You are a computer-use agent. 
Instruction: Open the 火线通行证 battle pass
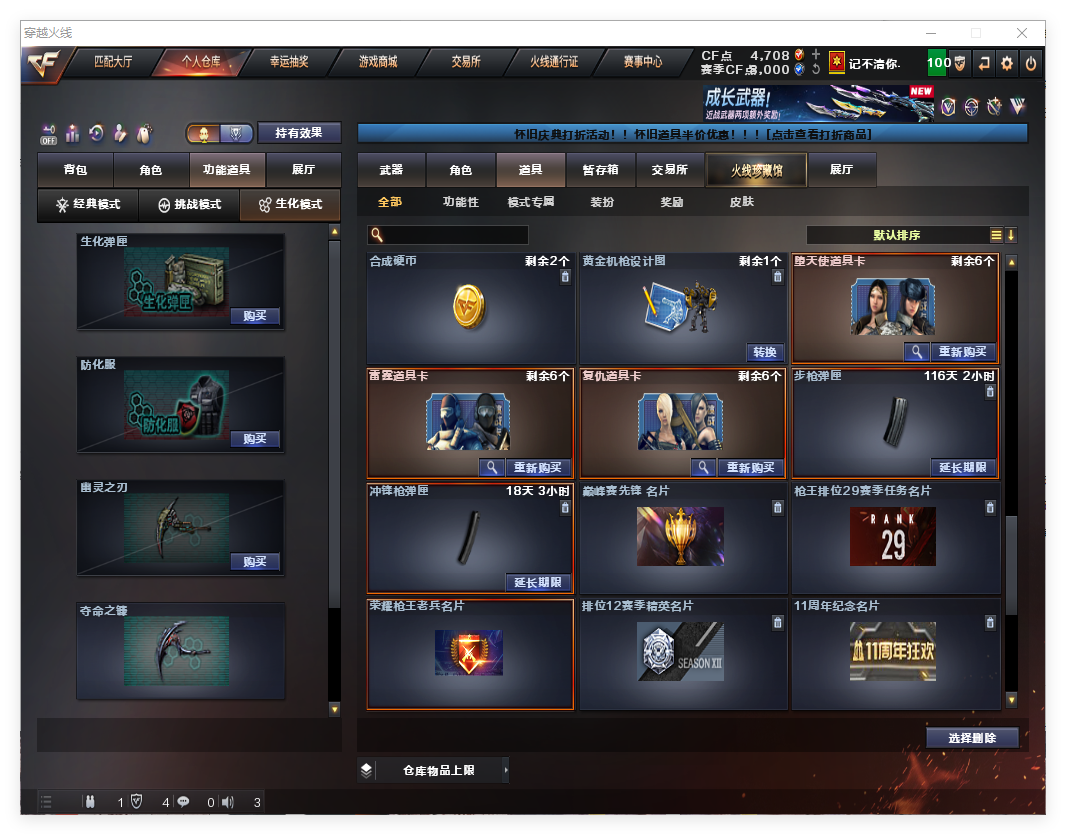point(554,62)
